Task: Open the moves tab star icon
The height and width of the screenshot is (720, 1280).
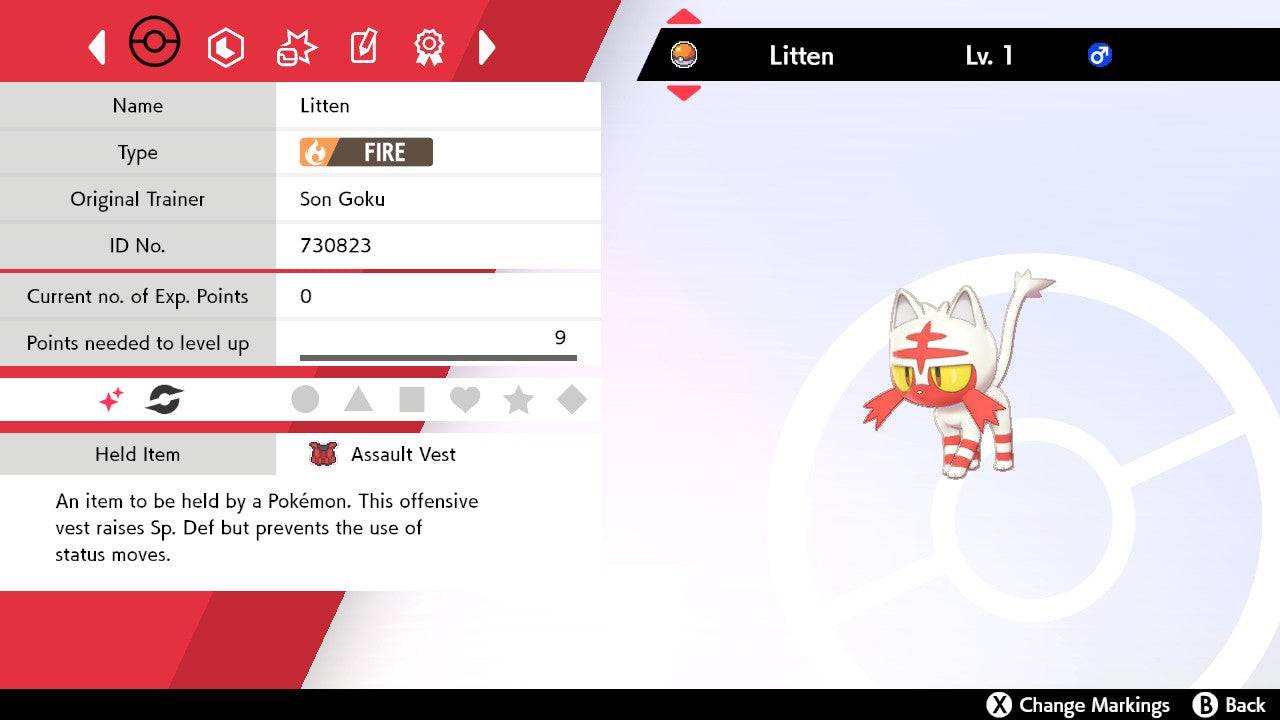Action: (x=294, y=46)
